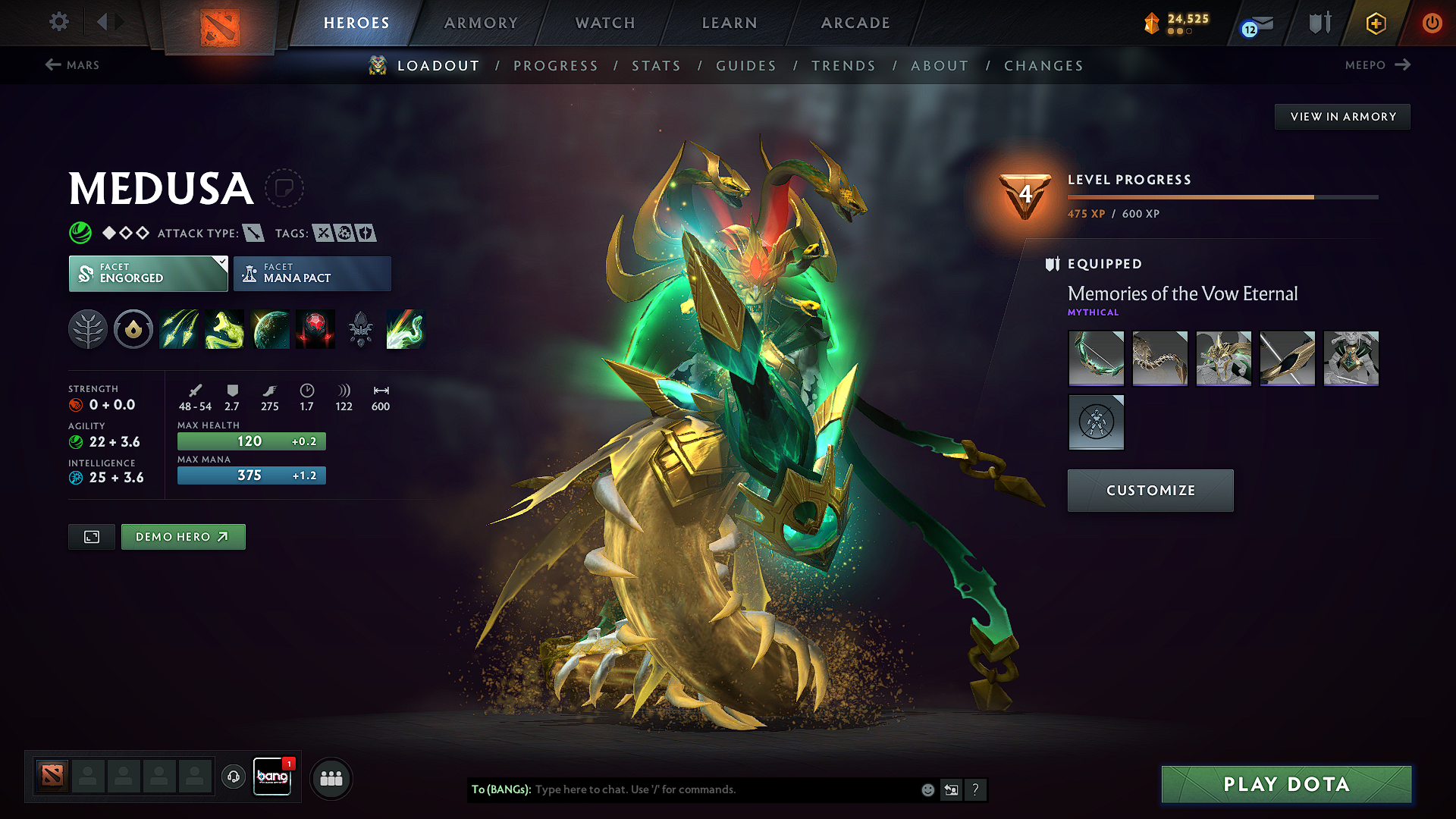Open the Stats section for Medusa
The width and height of the screenshot is (1456, 819).
(x=656, y=65)
